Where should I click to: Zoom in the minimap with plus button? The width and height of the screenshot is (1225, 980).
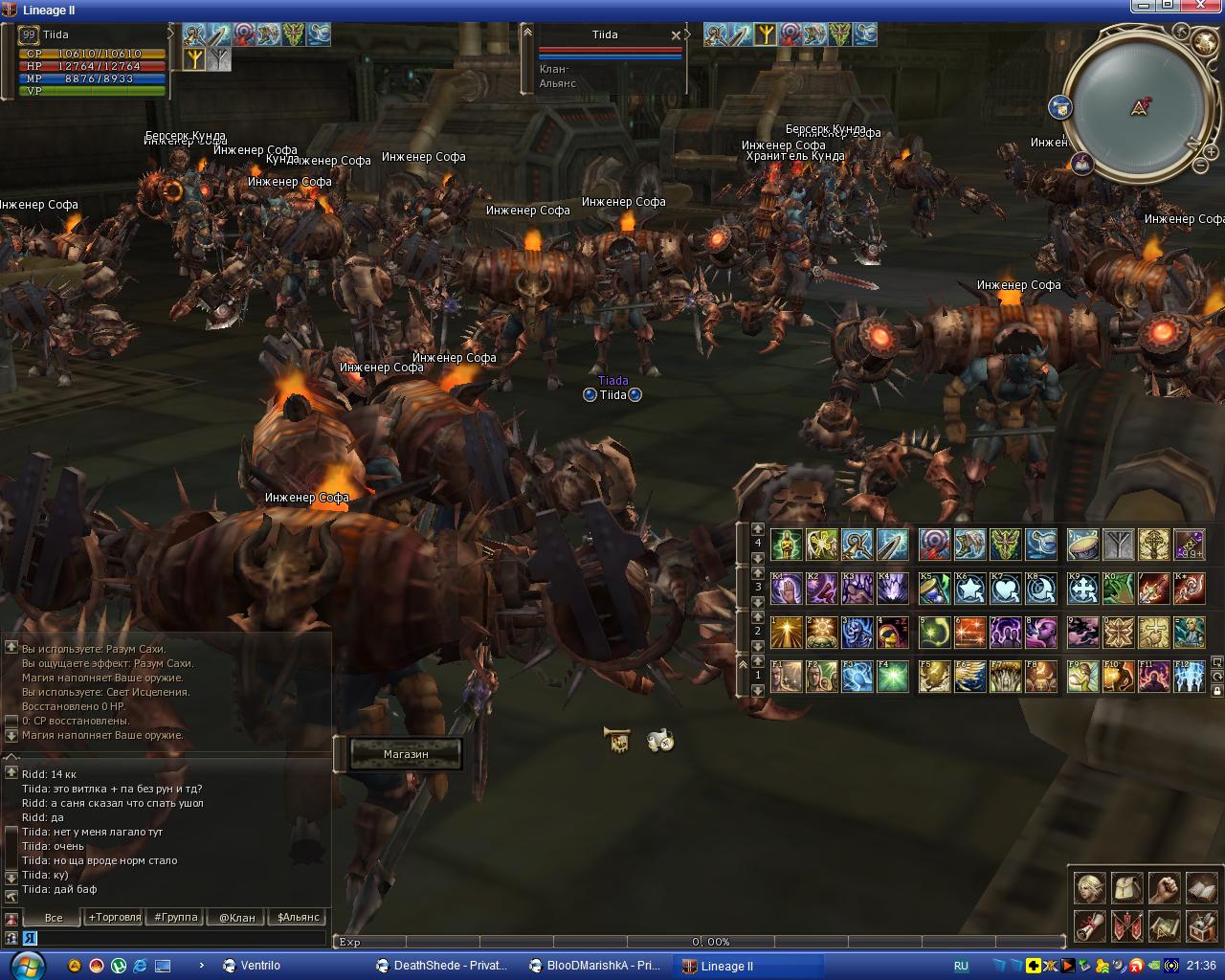click(1211, 151)
